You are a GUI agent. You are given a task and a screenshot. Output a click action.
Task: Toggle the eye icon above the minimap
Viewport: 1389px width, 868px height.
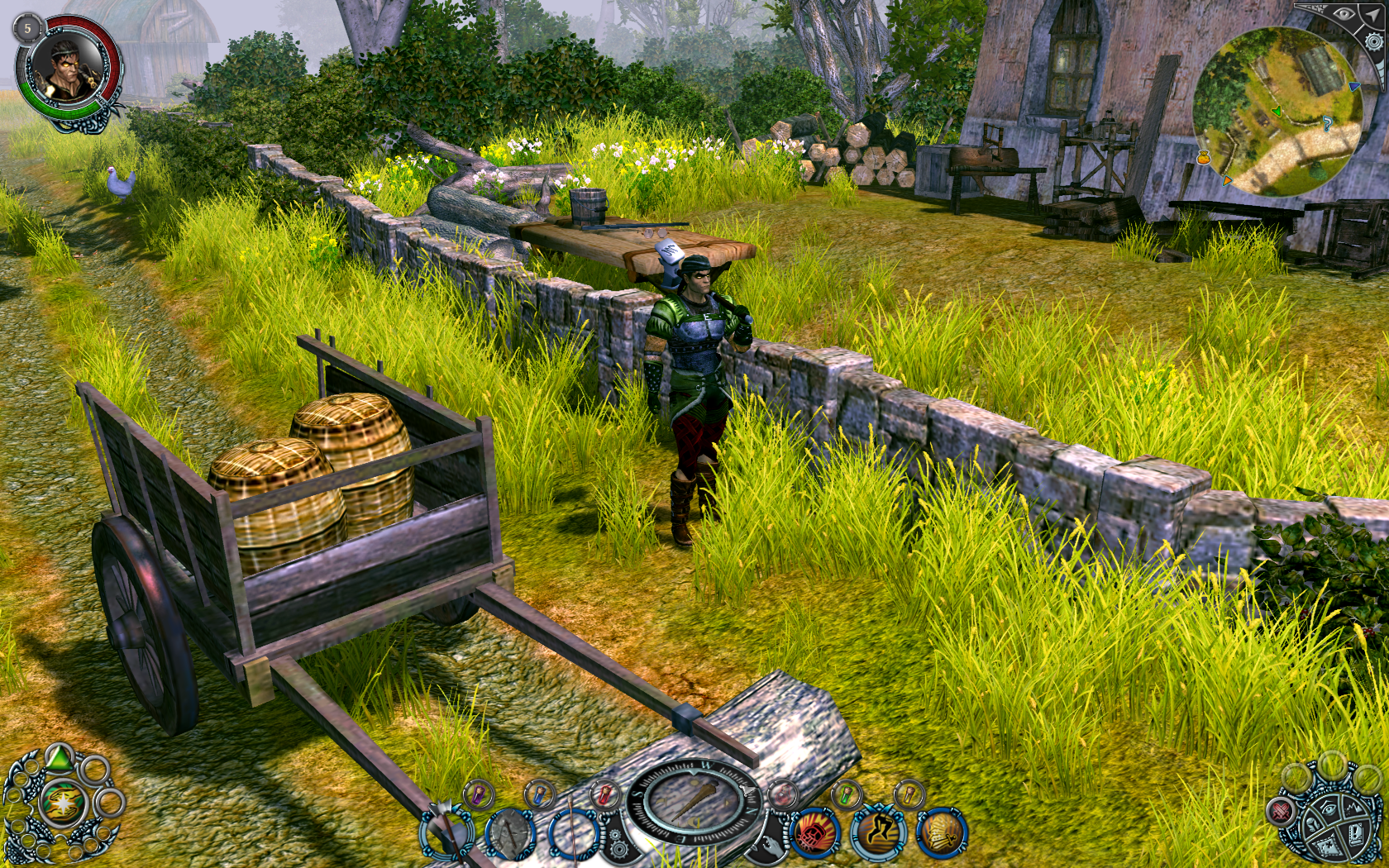point(1344,14)
